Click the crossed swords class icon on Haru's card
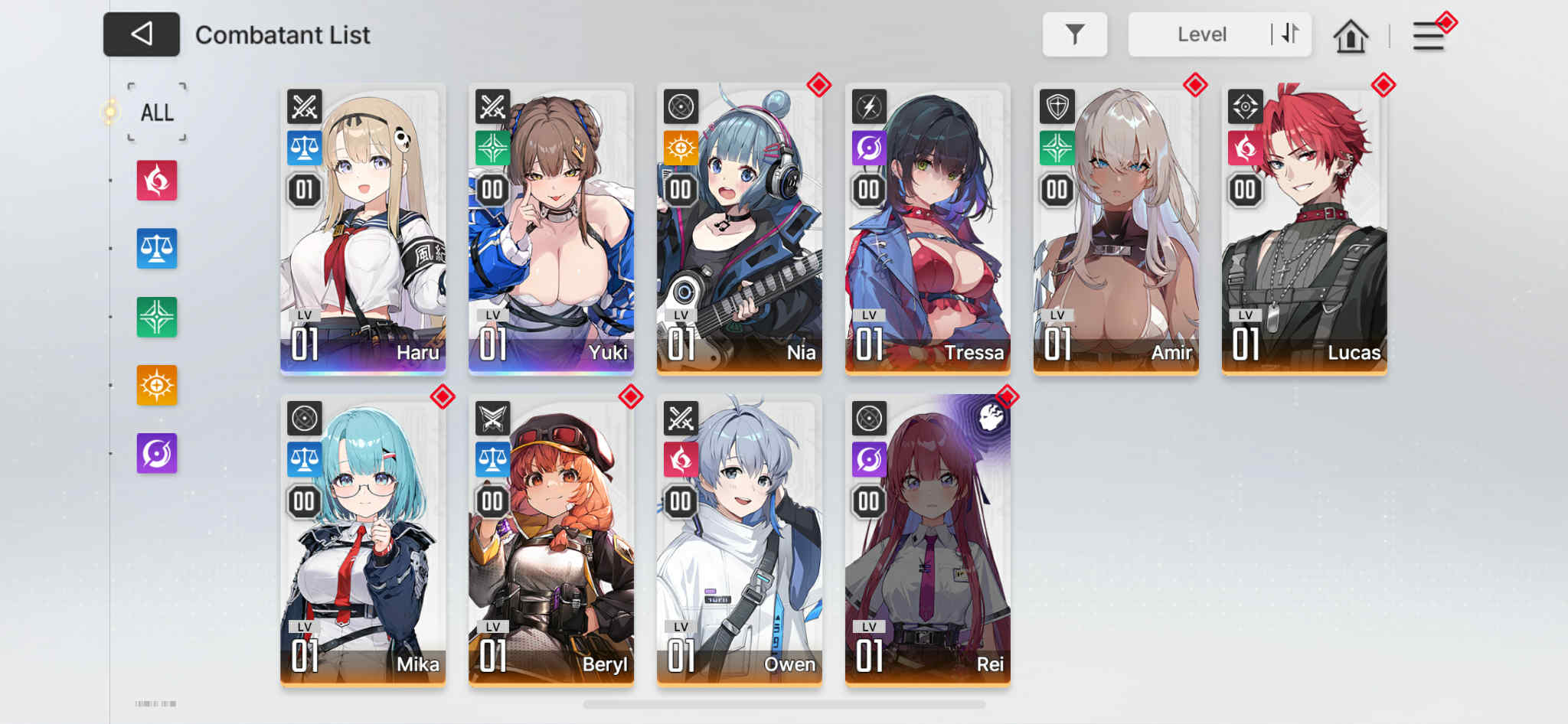The height and width of the screenshot is (724, 1568). click(x=303, y=108)
